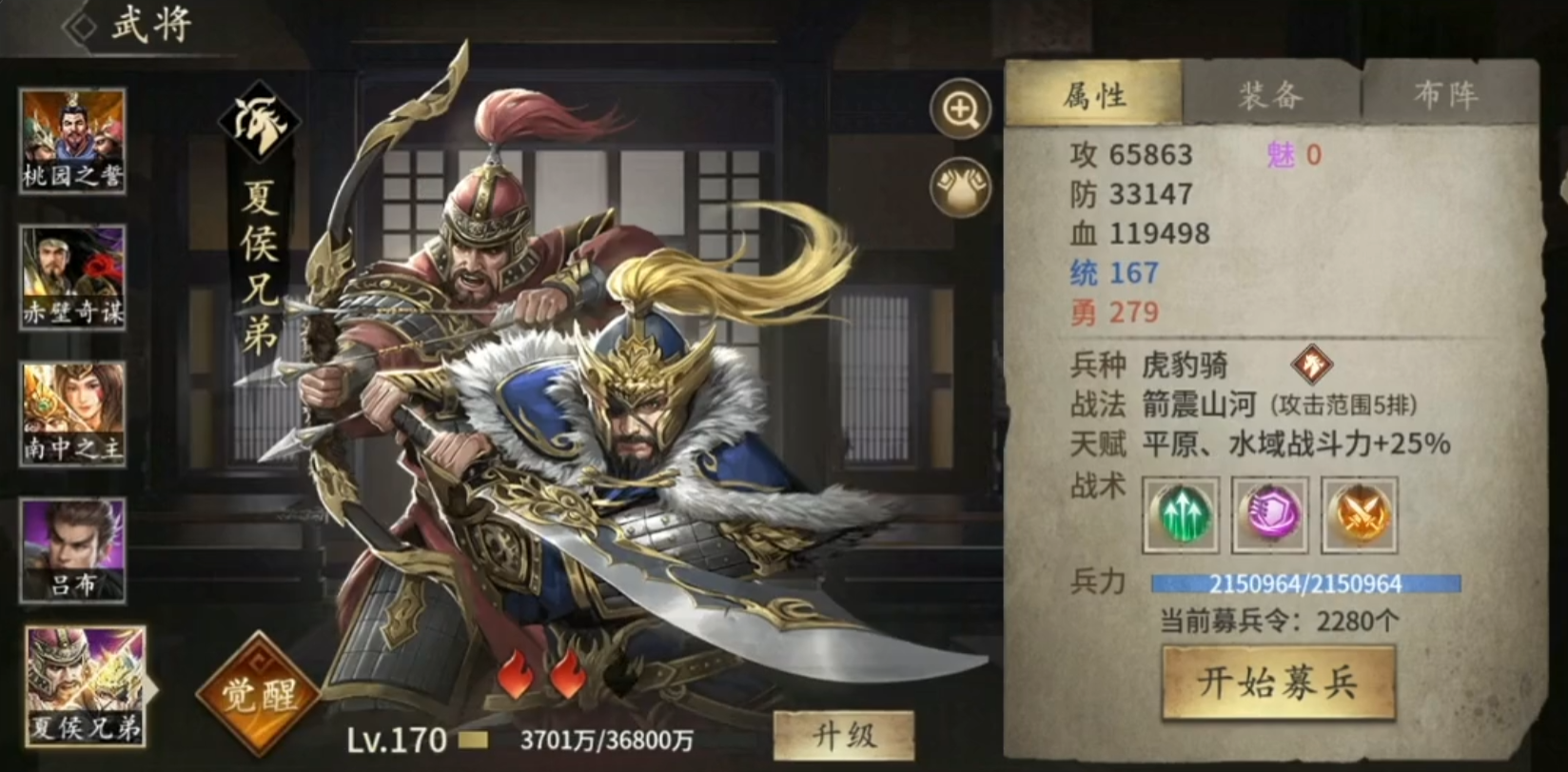
Task: Select the 赤壁奇谋 hero portrait
Action: pyautogui.click(x=73, y=276)
